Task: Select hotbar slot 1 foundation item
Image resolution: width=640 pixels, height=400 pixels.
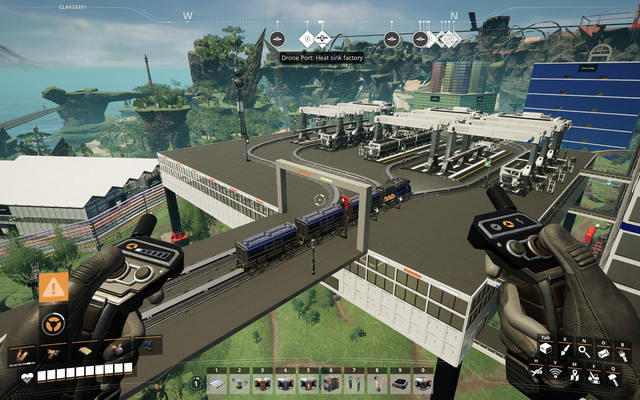Action: [x=217, y=384]
